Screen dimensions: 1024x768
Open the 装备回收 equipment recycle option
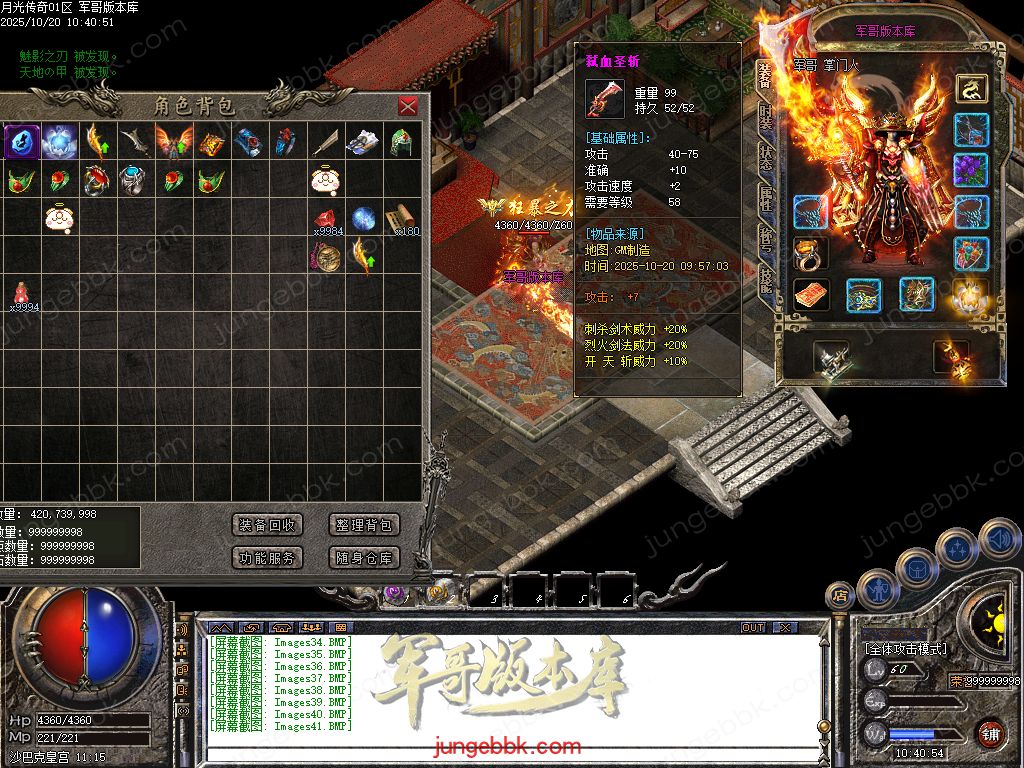coord(267,525)
